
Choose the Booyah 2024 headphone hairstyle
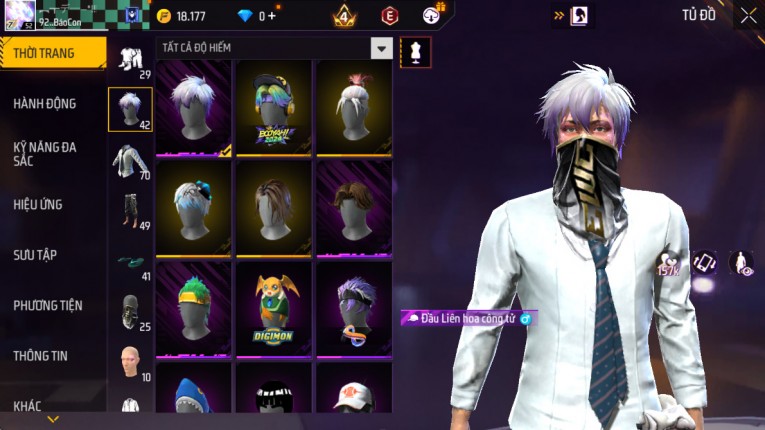[273, 108]
